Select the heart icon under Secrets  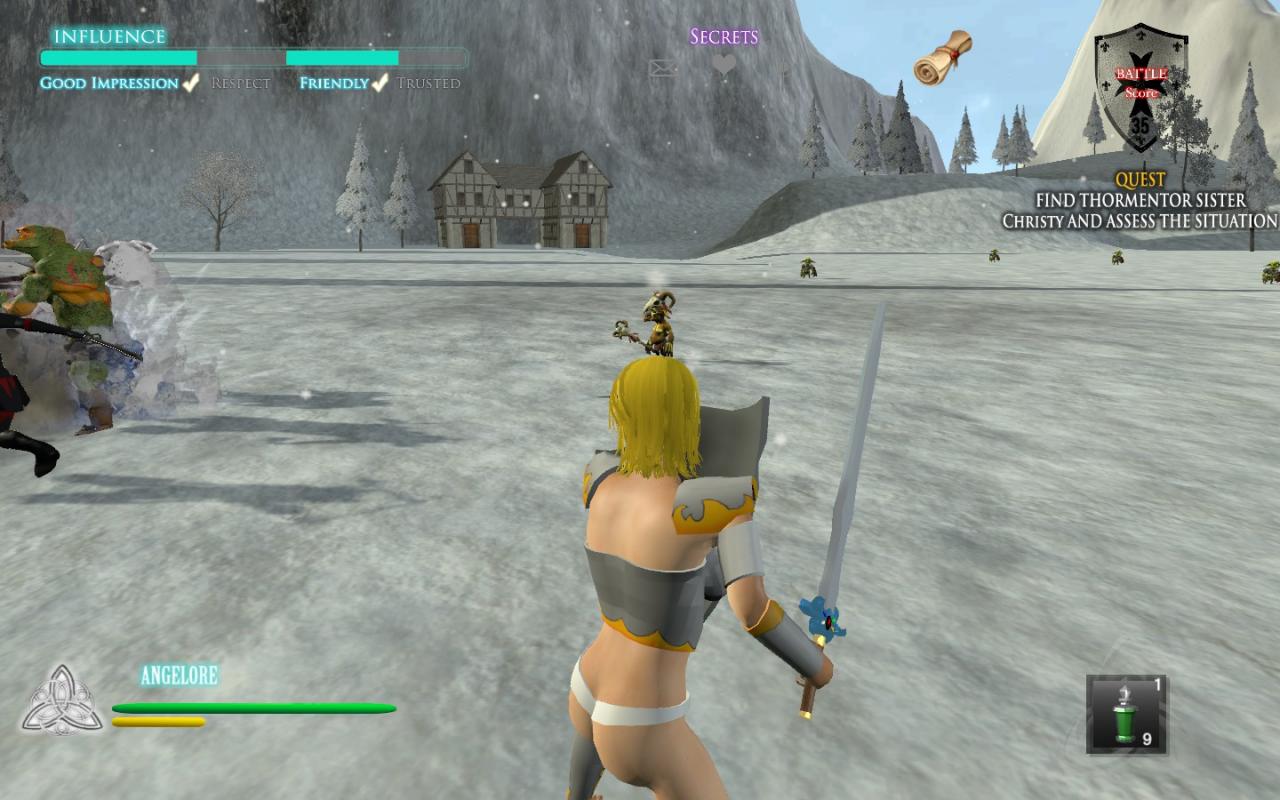(724, 66)
